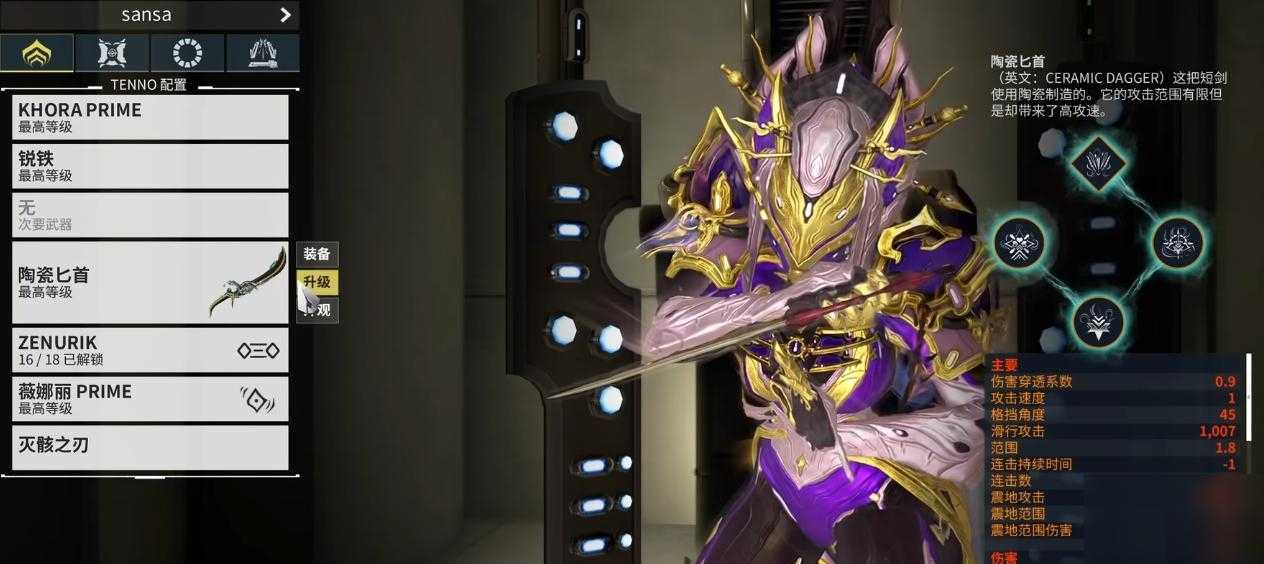Click the 装备 (equip) button
The width and height of the screenshot is (1264, 564).
pos(318,254)
